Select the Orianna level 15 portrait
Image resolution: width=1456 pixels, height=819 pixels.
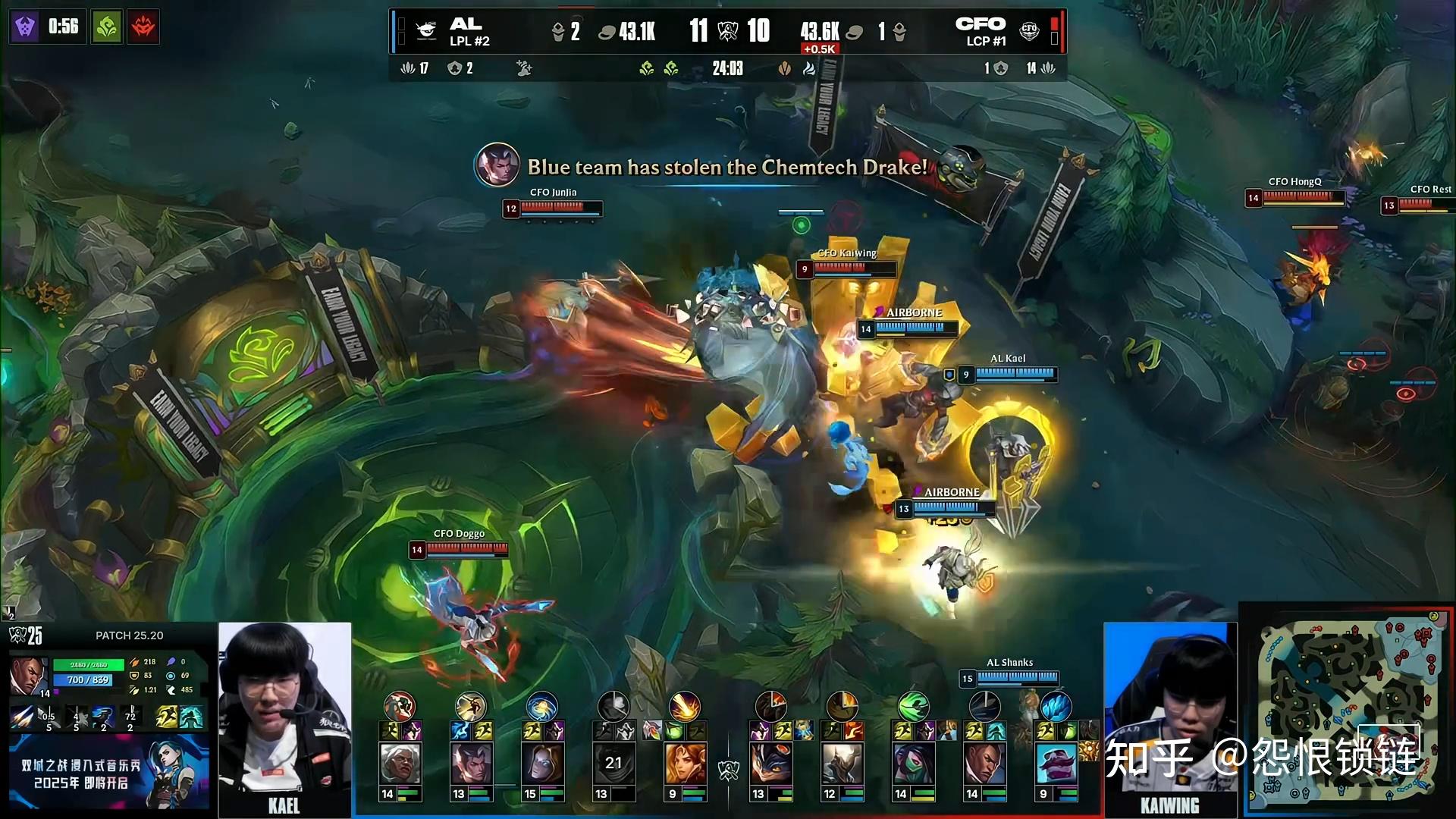pyautogui.click(x=541, y=764)
